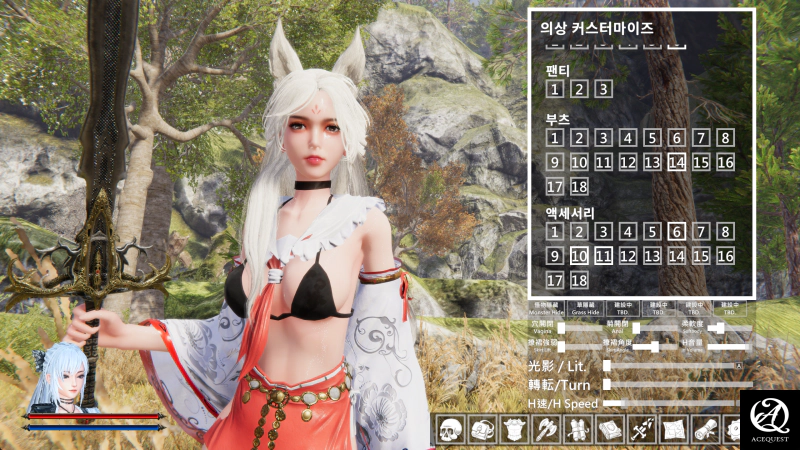This screenshot has width=800, height=450.
Task: Select option 1 in the 부츠 section
Action: click(x=554, y=138)
